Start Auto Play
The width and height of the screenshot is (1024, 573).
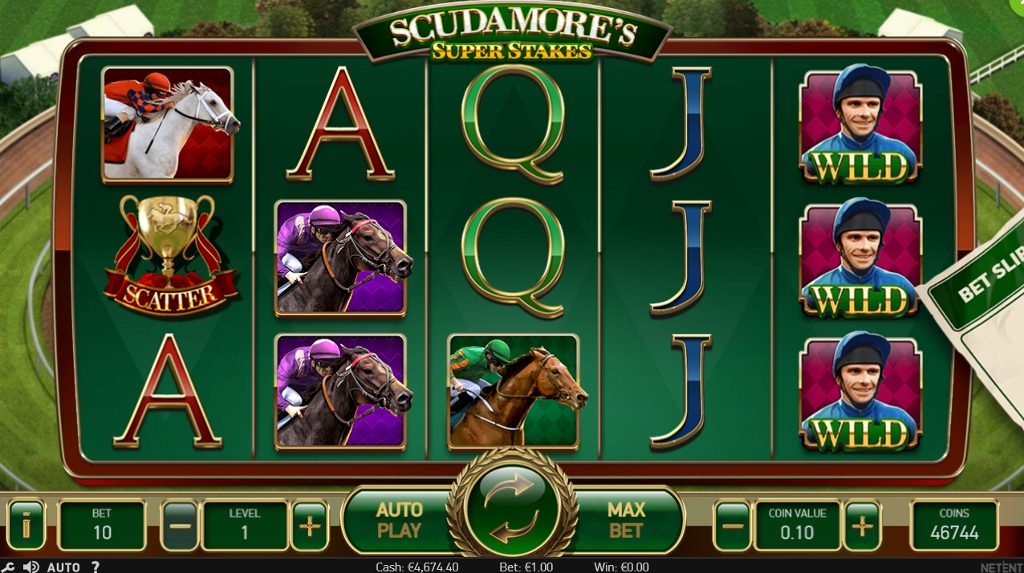click(399, 520)
